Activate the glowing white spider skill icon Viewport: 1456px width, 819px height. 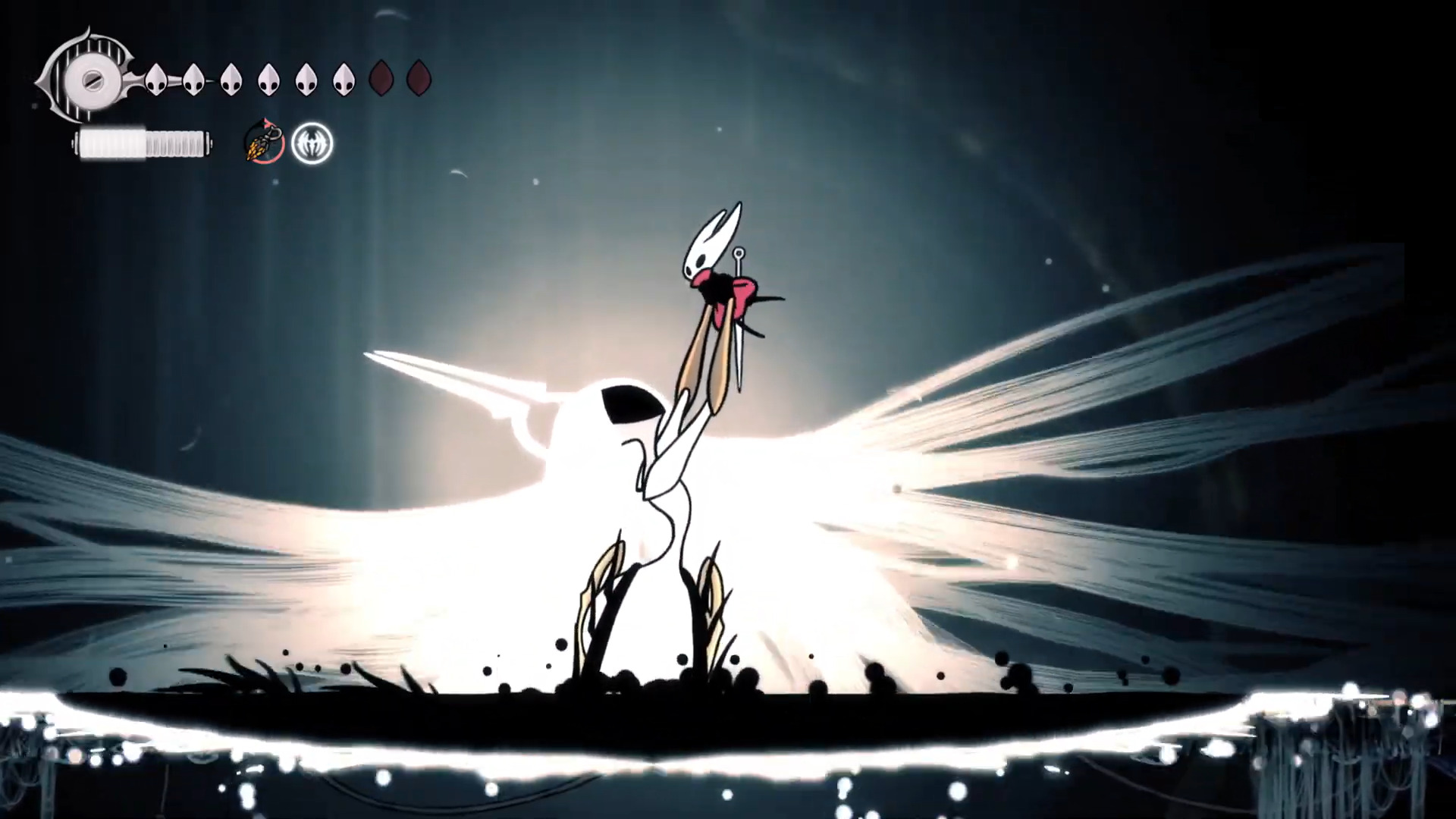click(312, 143)
